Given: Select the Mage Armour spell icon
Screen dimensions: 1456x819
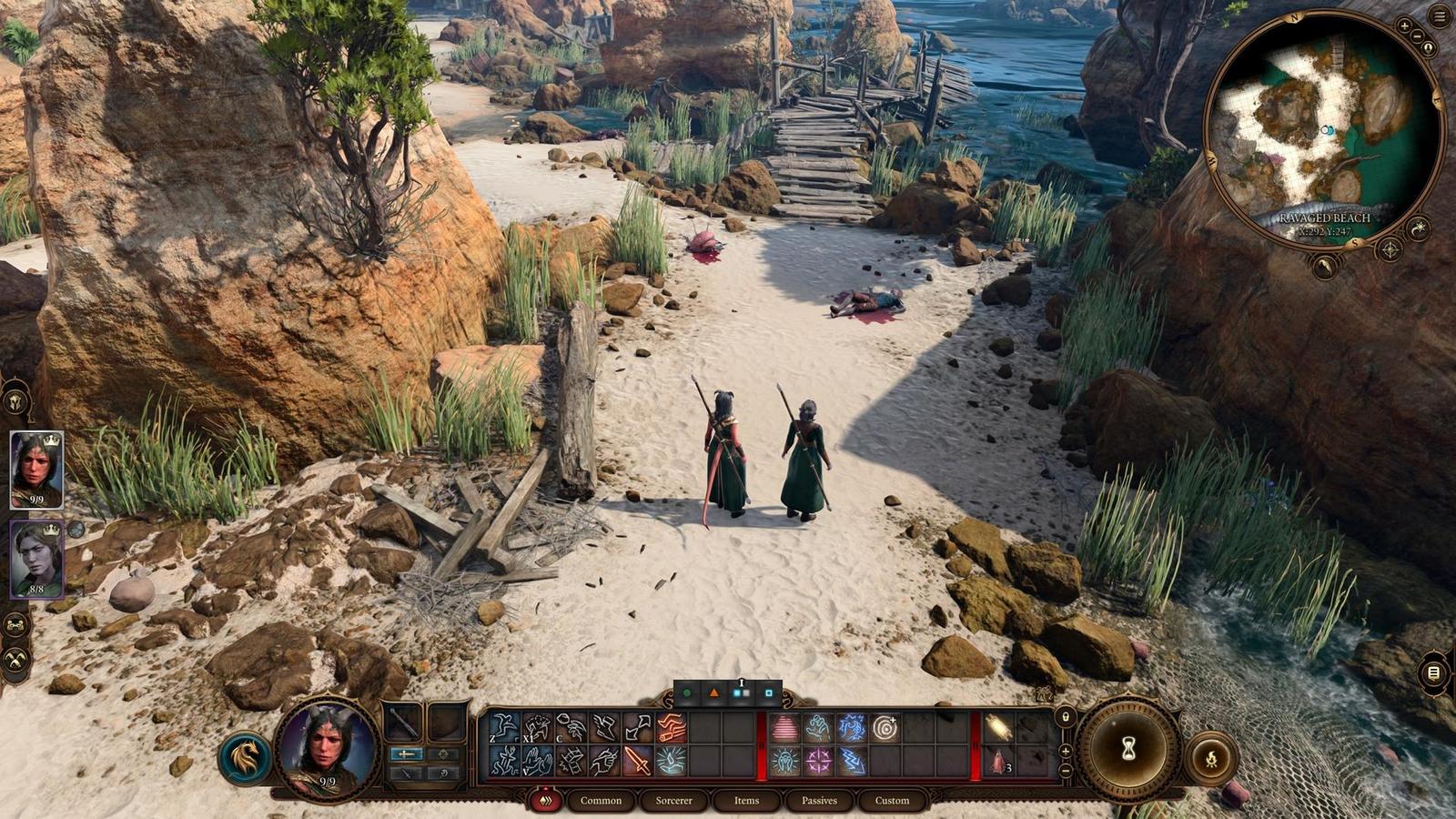Looking at the screenshot, I should (x=784, y=727).
